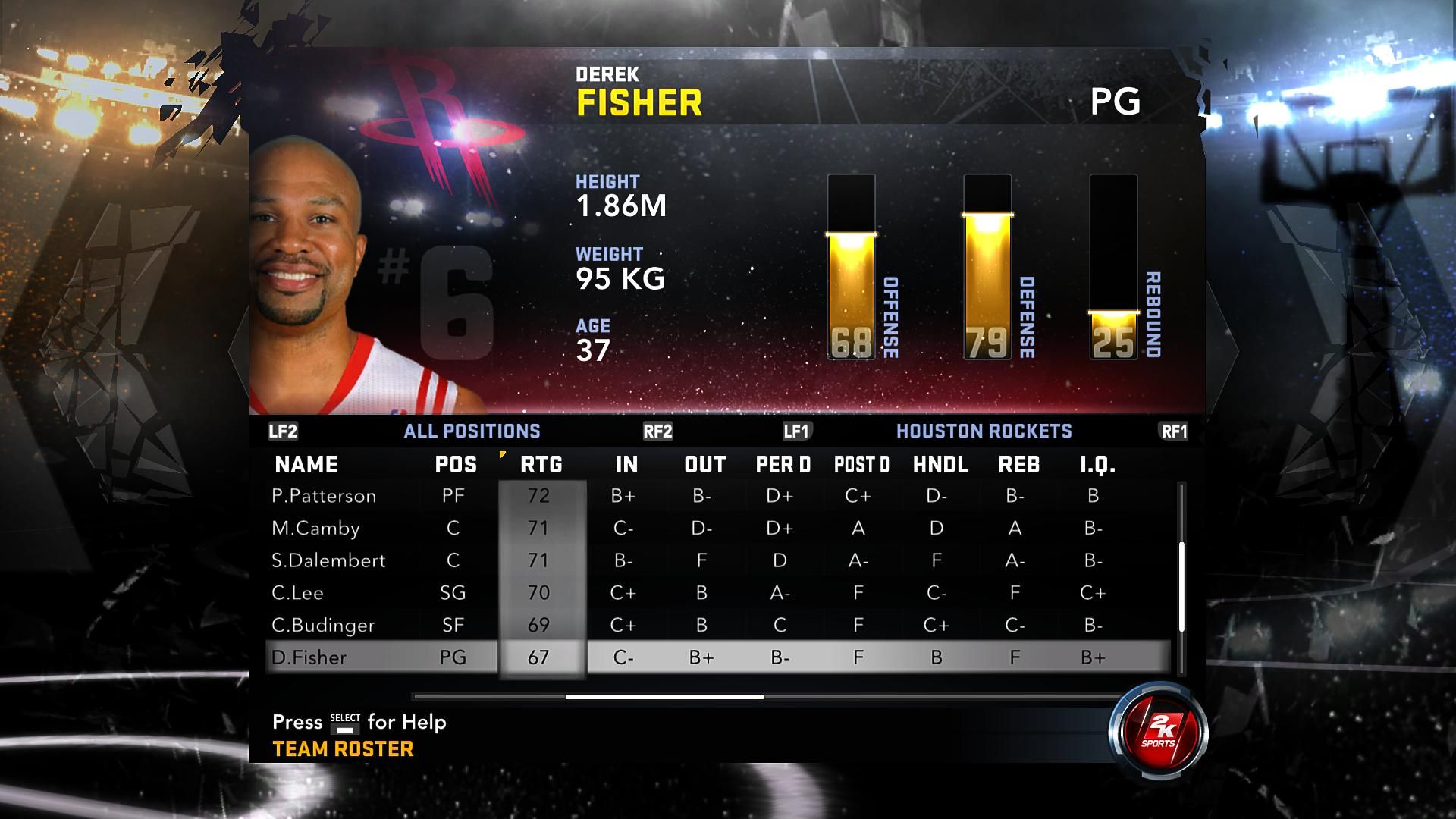Image resolution: width=1456 pixels, height=819 pixels.
Task: Switch the HOUSTON ROCKETS team selector
Action: [984, 431]
